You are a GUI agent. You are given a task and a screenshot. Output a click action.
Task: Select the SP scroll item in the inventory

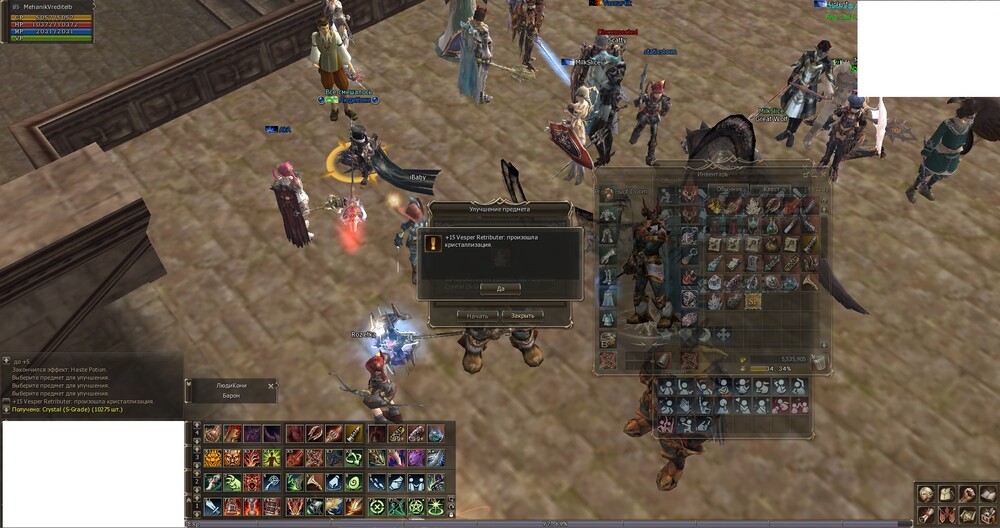click(752, 299)
